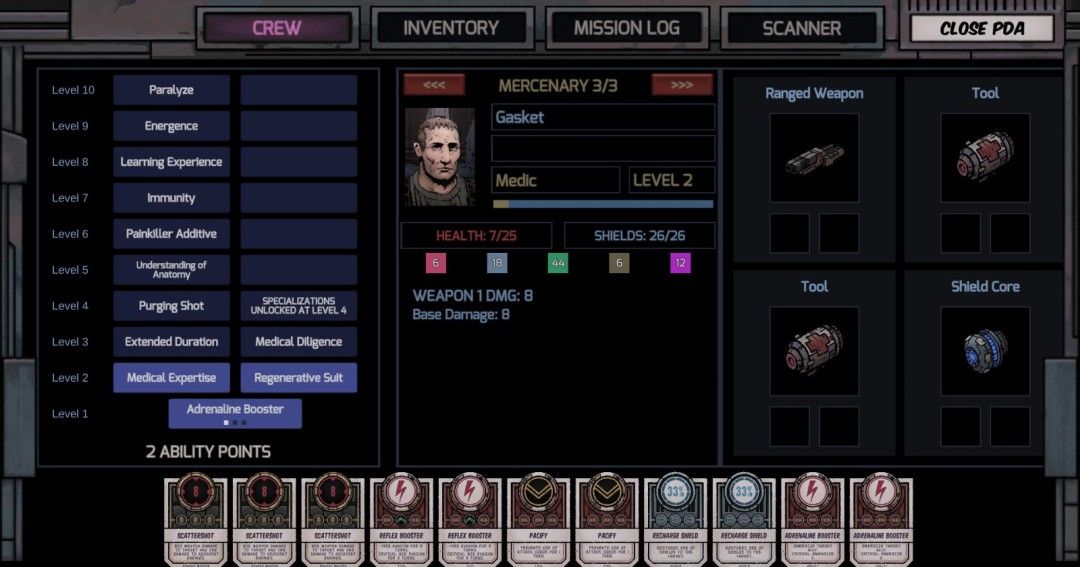
Task: Click the Regenerative Suit ability
Action: (298, 378)
